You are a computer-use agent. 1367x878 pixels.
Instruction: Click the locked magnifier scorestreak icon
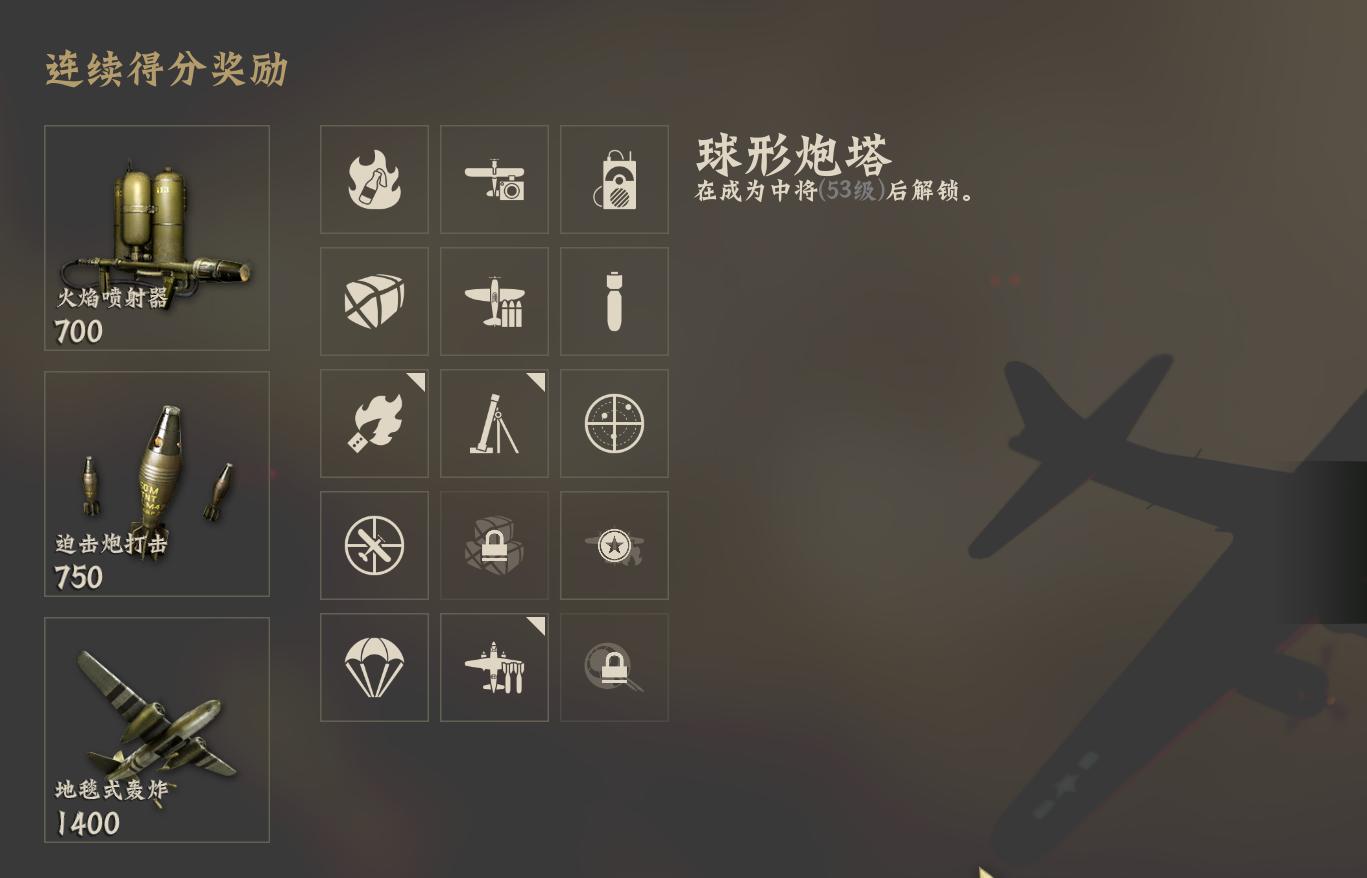click(613, 666)
